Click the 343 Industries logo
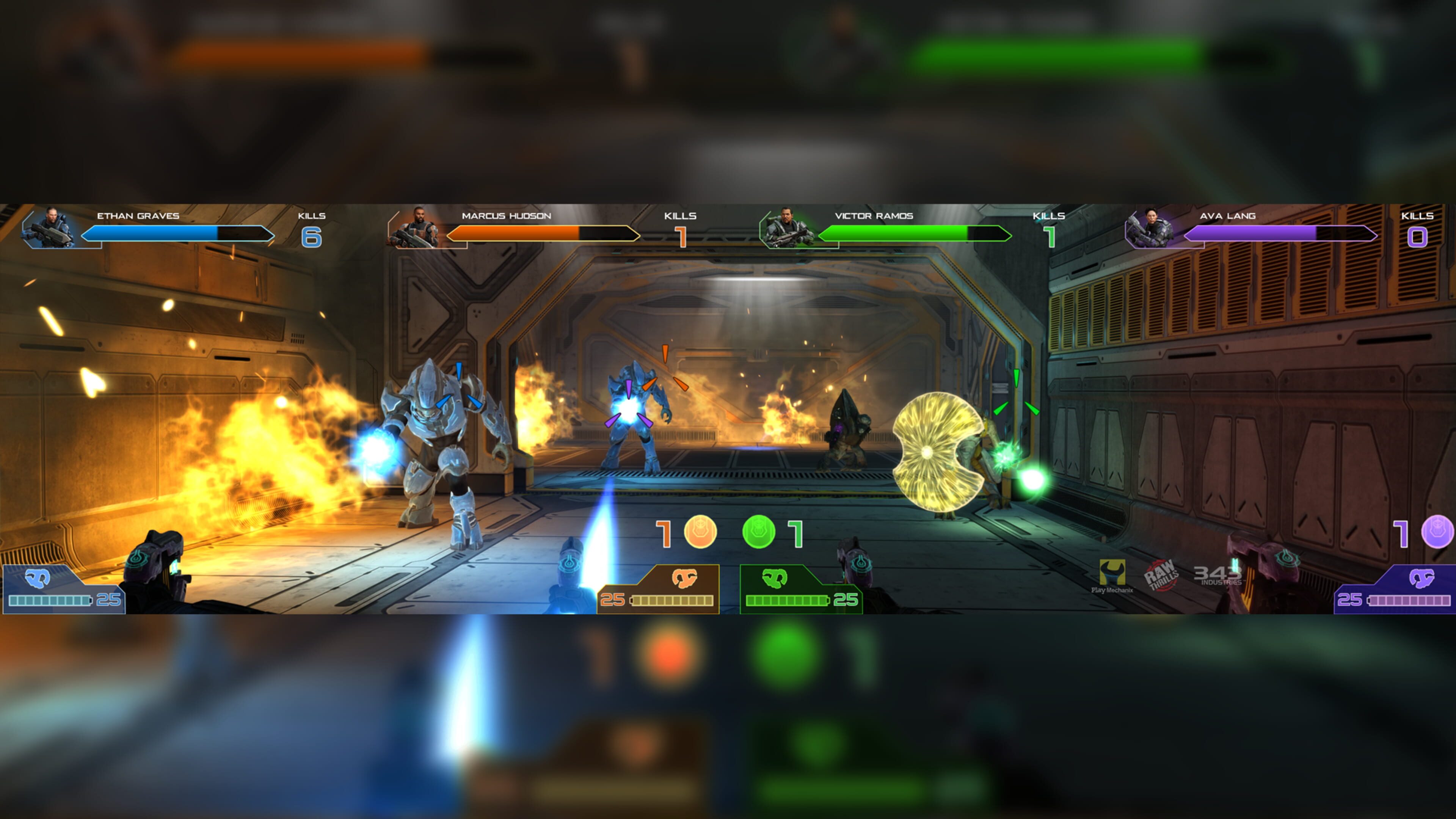This screenshot has height=819, width=1456. point(1218,575)
